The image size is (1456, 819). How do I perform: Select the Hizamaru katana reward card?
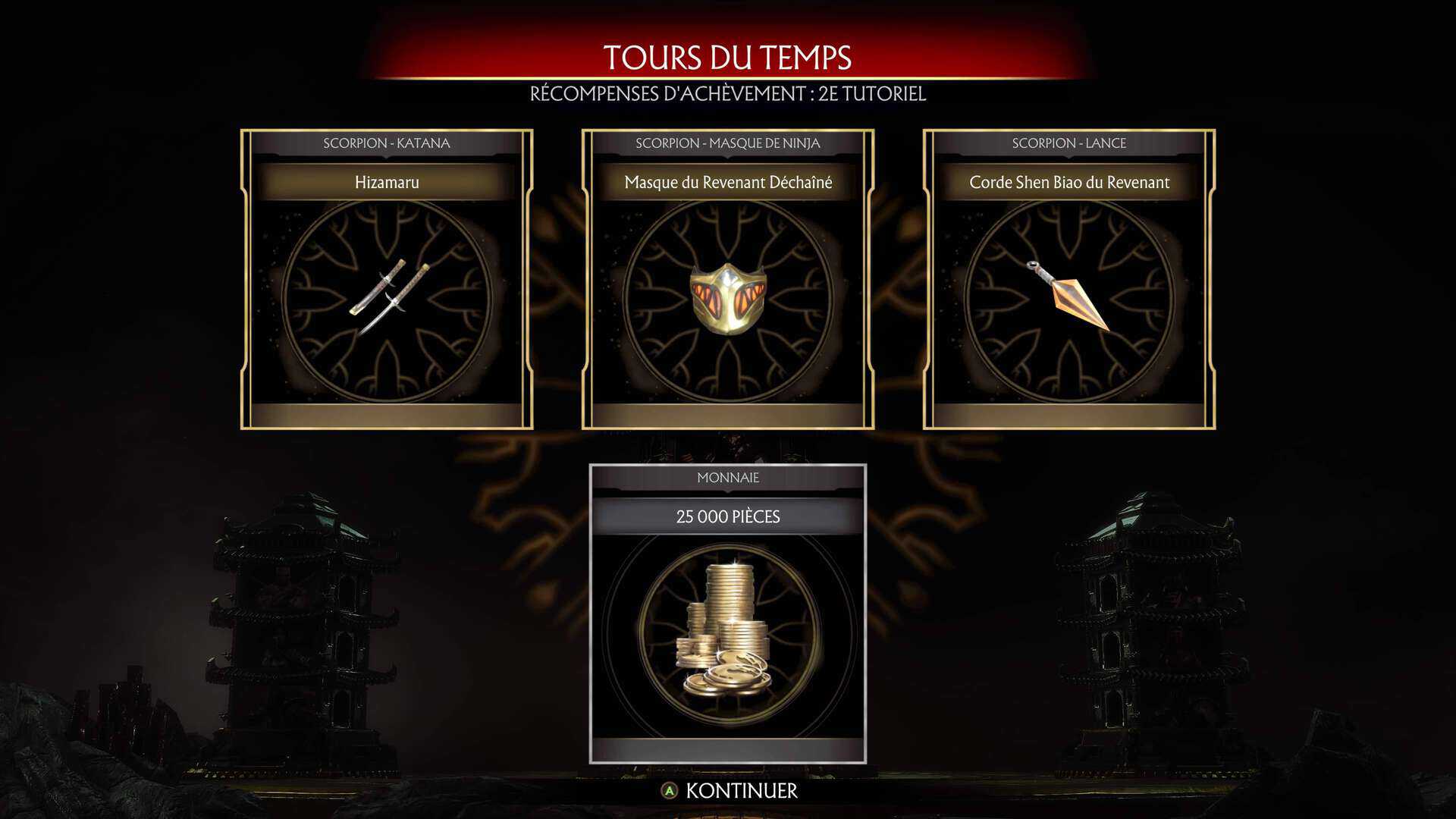pos(387,279)
